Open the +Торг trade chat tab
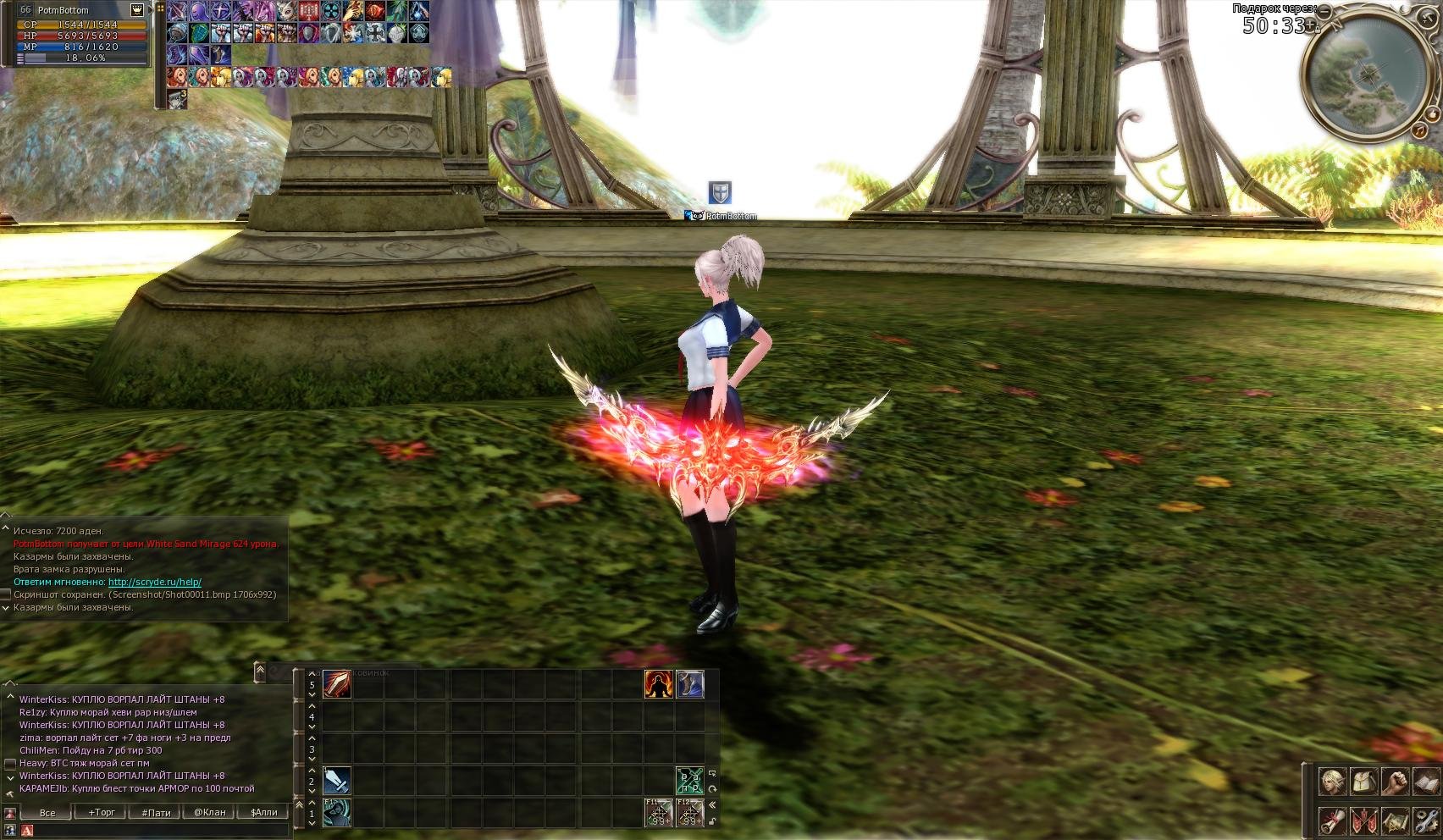 tap(102, 812)
